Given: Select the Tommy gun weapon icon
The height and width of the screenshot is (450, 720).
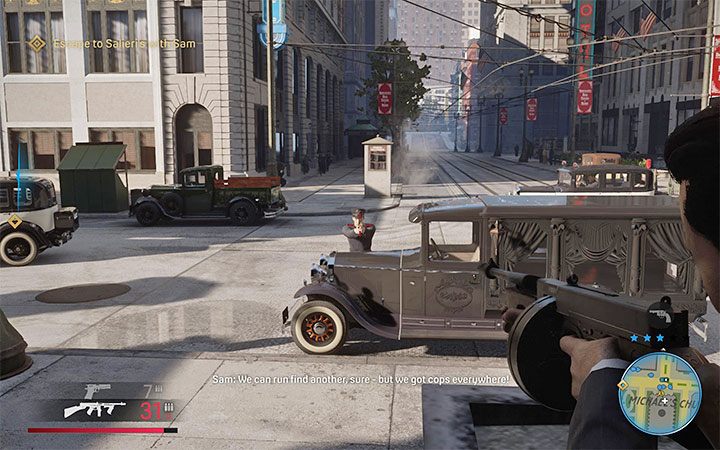Looking at the screenshot, I should pos(94,409).
